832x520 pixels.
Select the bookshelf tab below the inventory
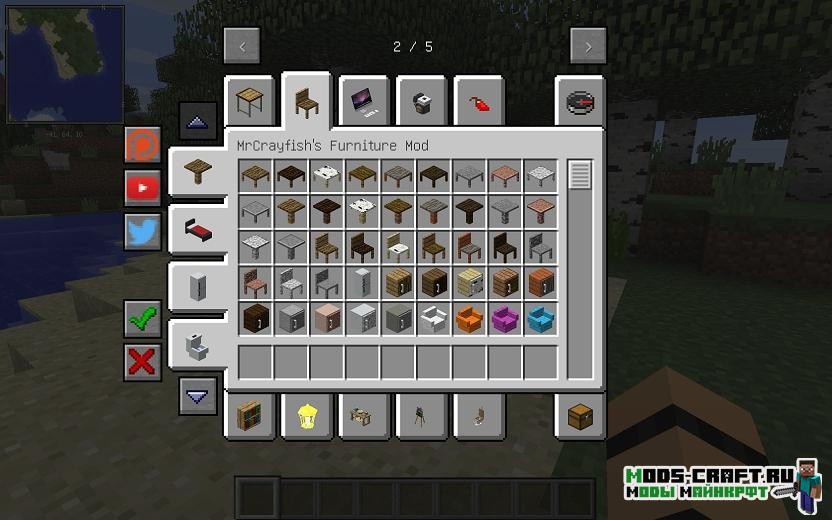point(248,414)
